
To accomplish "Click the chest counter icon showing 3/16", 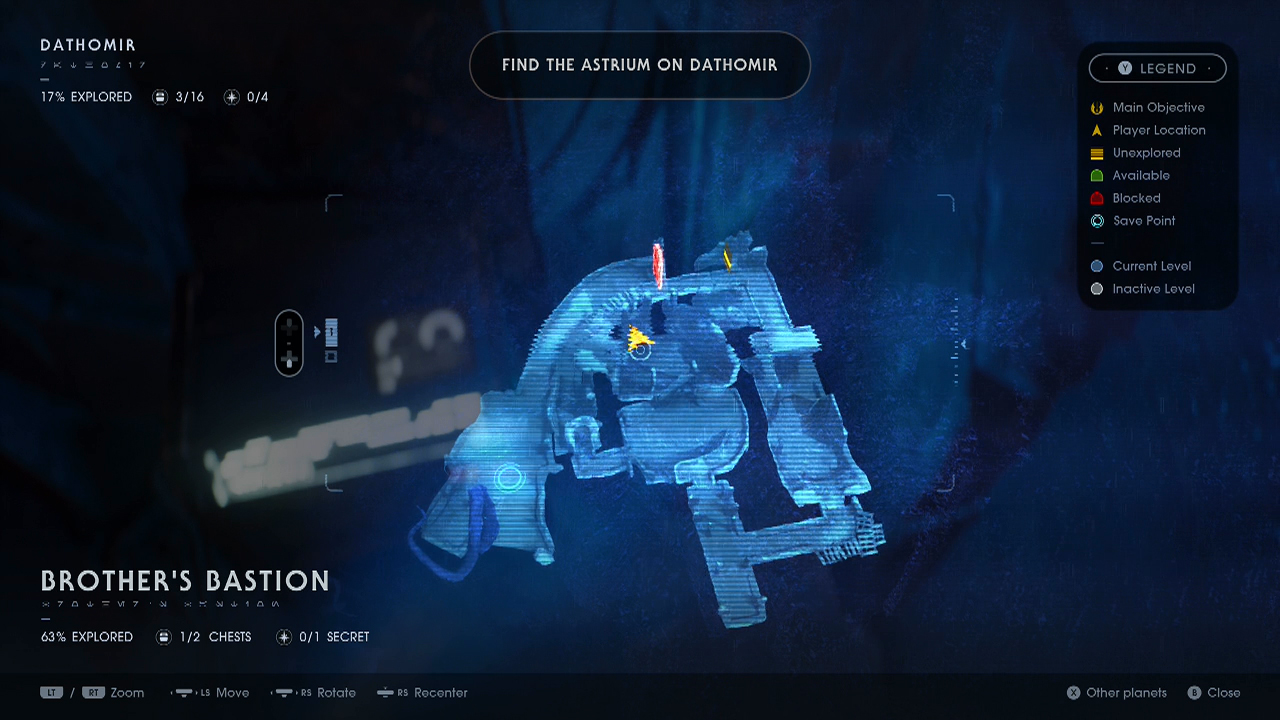I will pyautogui.click(x=161, y=96).
